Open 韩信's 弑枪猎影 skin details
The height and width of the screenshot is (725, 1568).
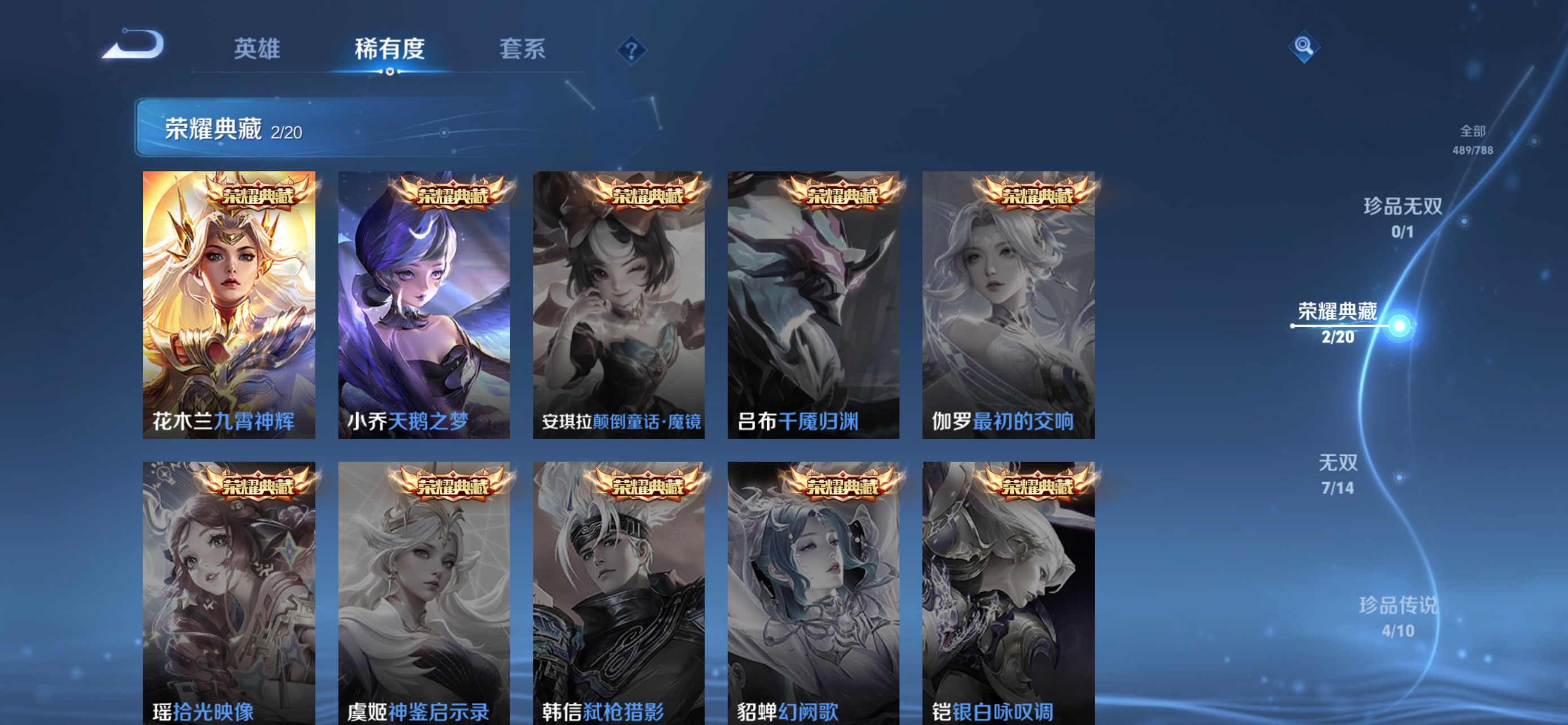point(619,591)
